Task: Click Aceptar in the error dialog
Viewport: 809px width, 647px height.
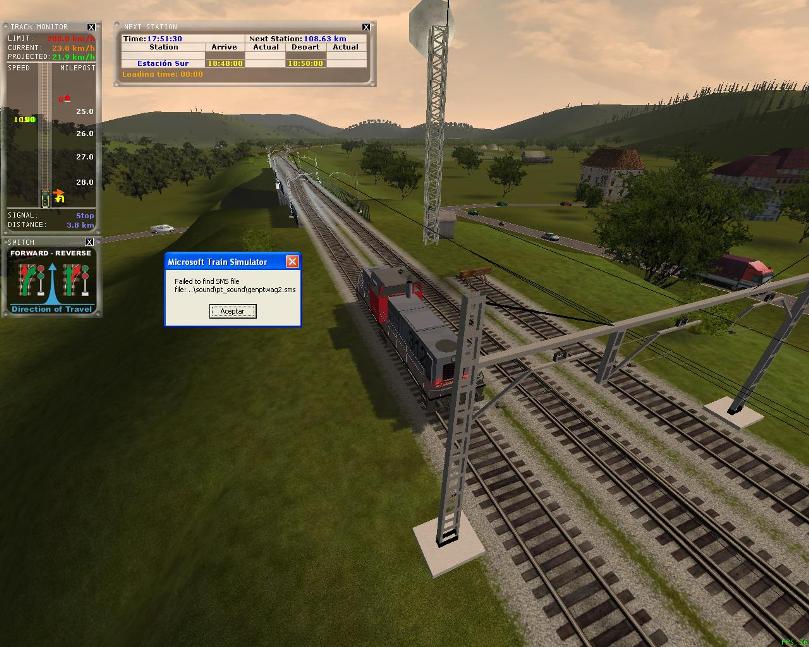Action: [x=232, y=311]
